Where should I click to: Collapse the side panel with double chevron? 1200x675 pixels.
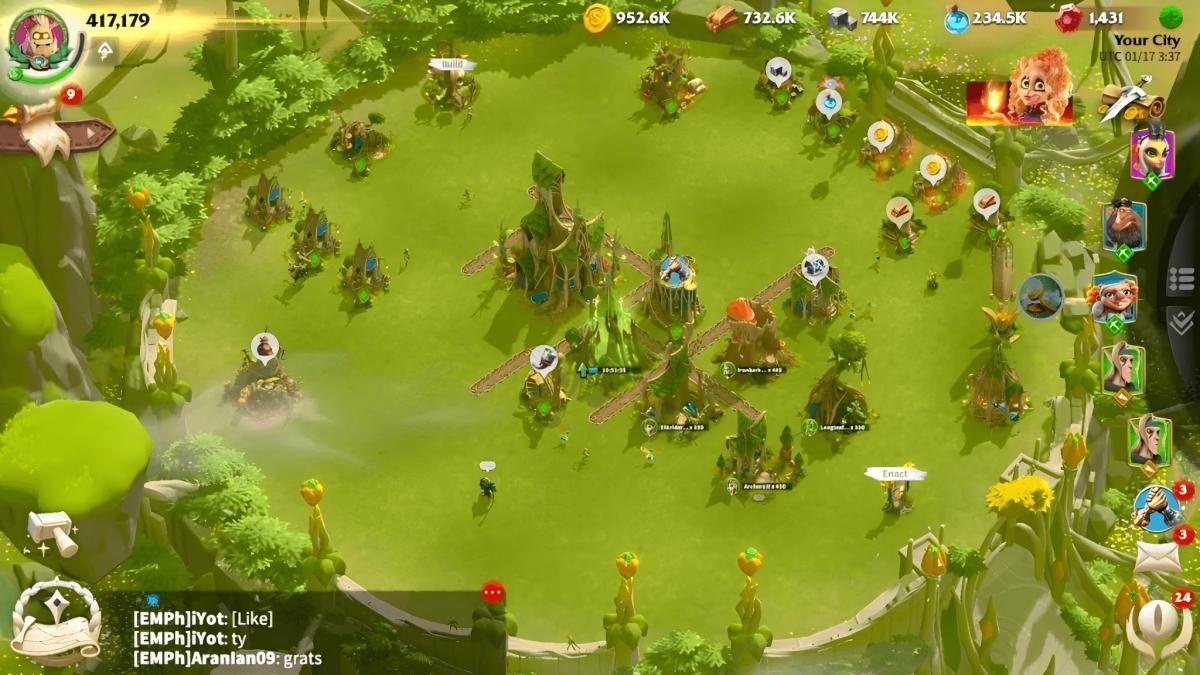pyautogui.click(x=1181, y=321)
